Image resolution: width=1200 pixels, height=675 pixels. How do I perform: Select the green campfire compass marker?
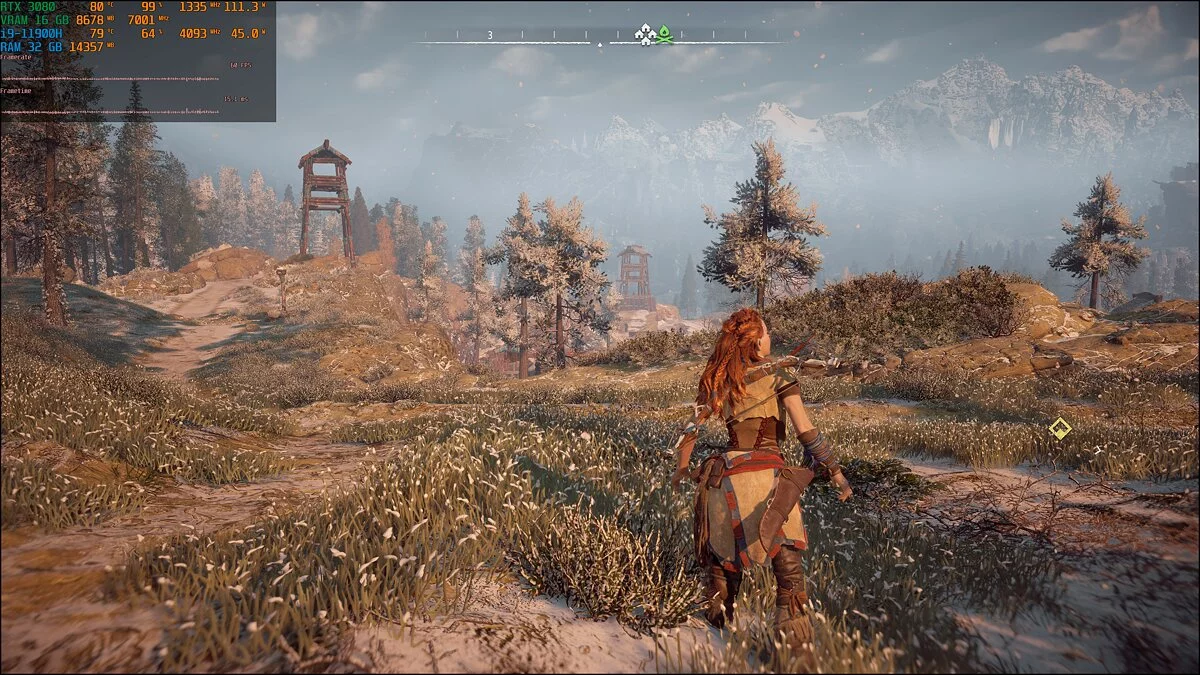tap(664, 34)
